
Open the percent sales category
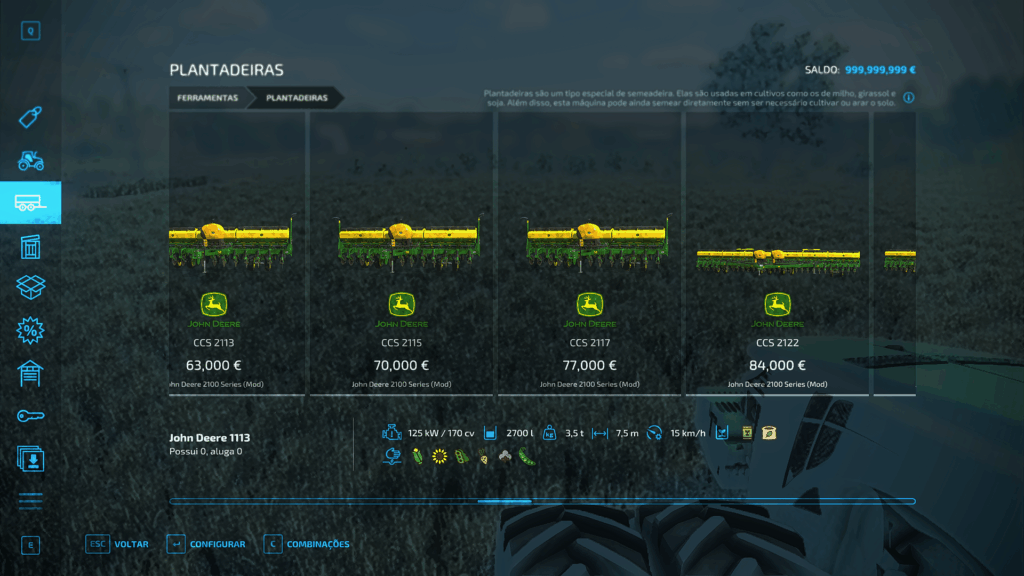(x=31, y=330)
